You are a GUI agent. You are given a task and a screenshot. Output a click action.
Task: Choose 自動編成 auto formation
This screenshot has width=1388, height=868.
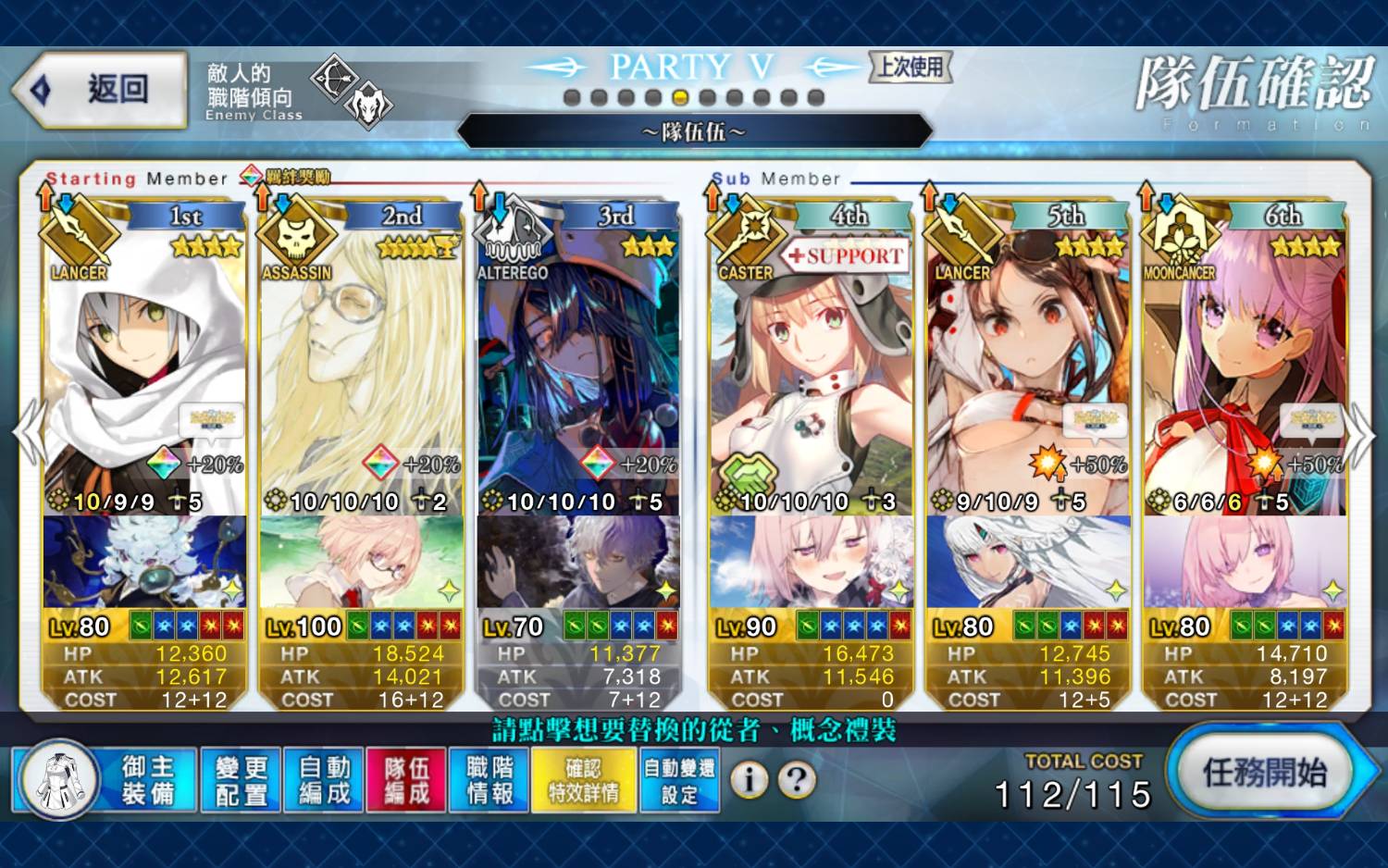tap(324, 780)
